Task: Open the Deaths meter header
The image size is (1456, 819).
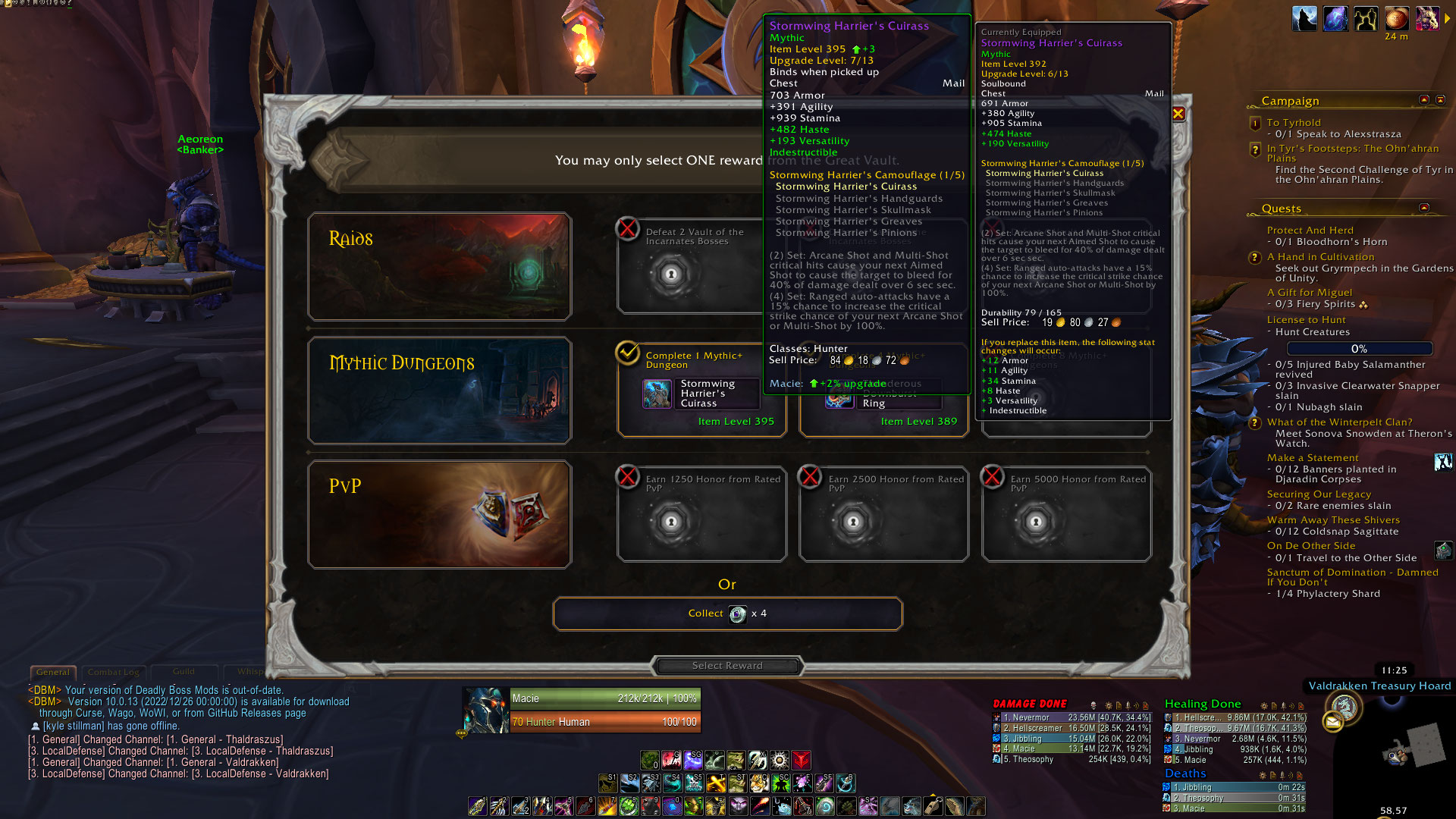Action: (x=1185, y=773)
